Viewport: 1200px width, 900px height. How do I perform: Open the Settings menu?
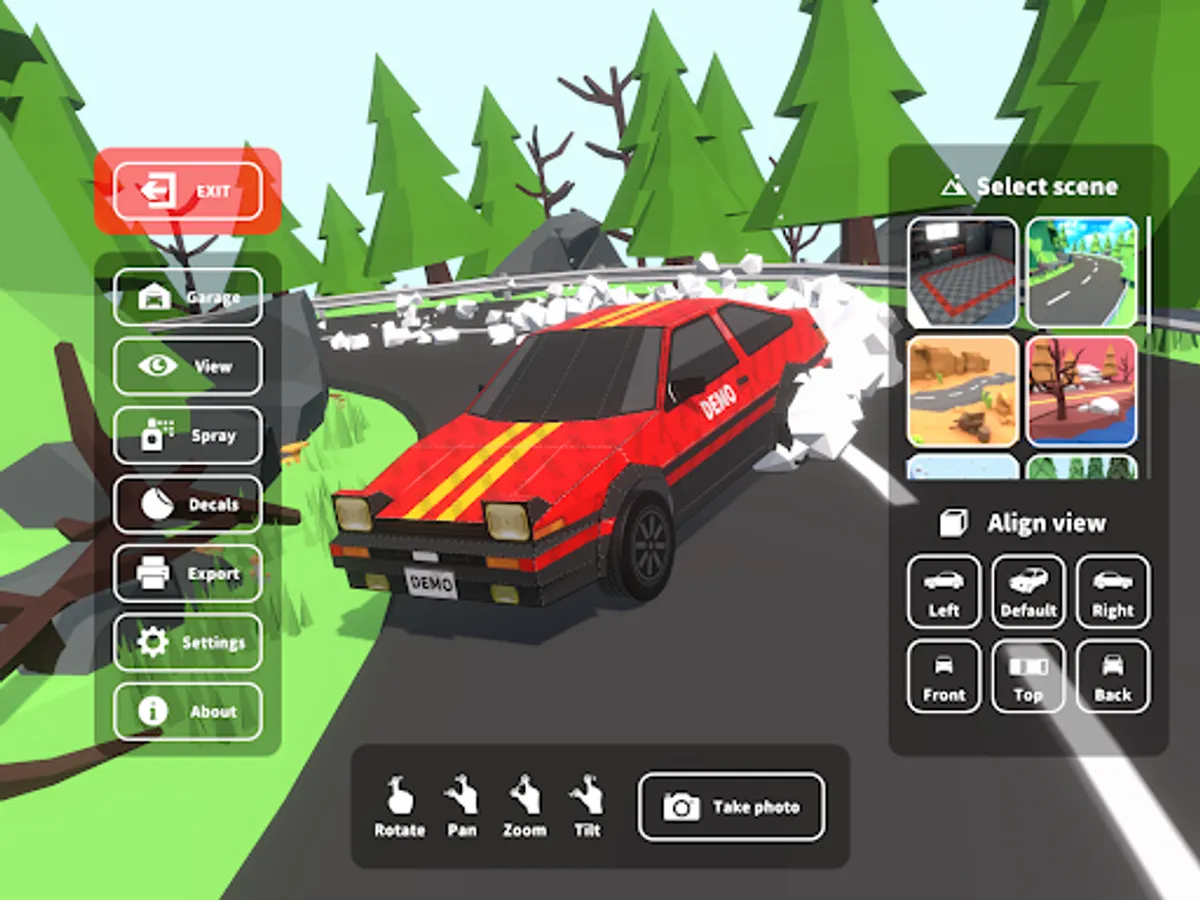click(x=188, y=642)
